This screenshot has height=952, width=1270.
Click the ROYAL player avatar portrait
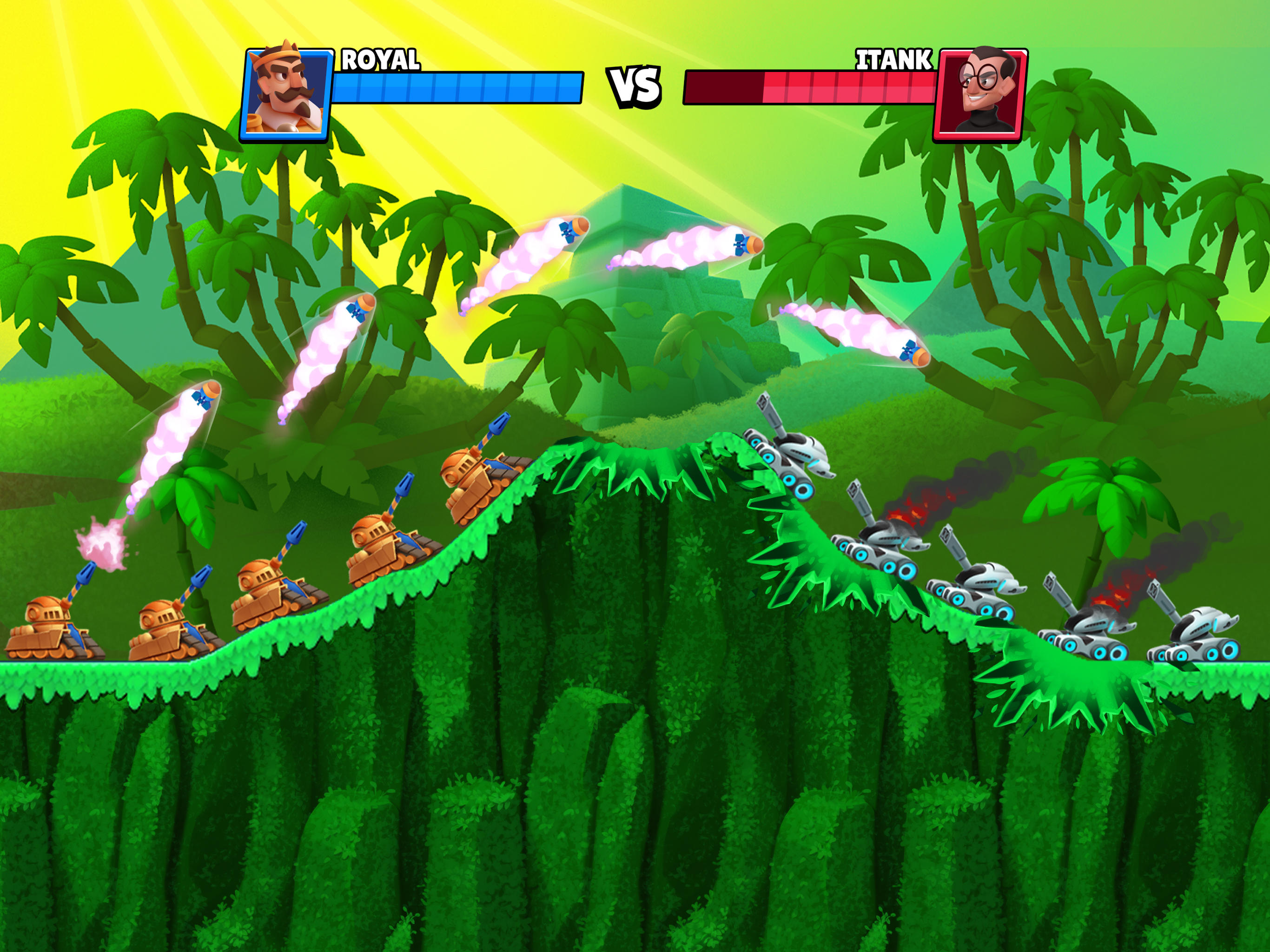coord(287,92)
